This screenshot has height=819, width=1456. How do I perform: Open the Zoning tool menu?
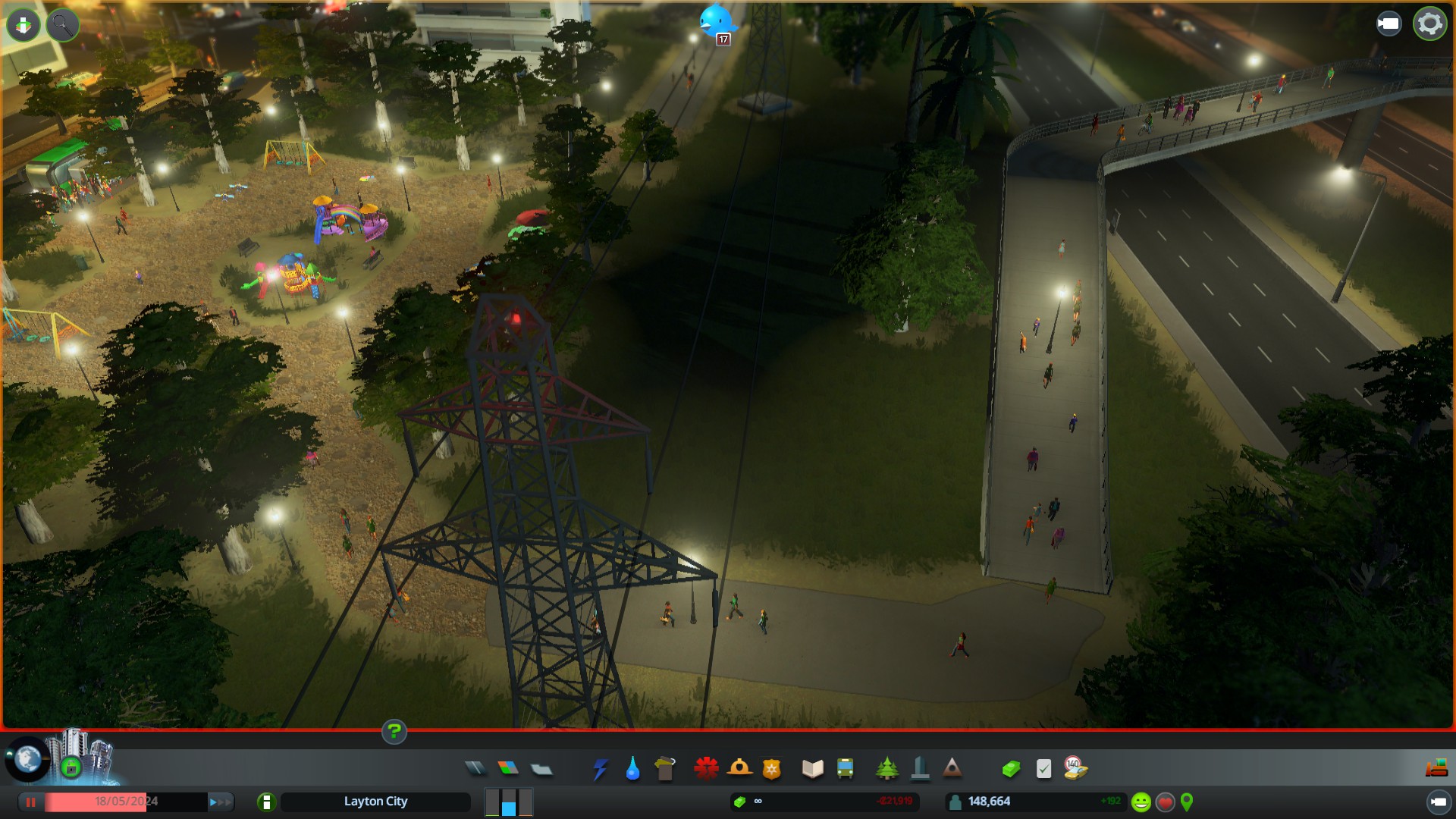click(508, 769)
